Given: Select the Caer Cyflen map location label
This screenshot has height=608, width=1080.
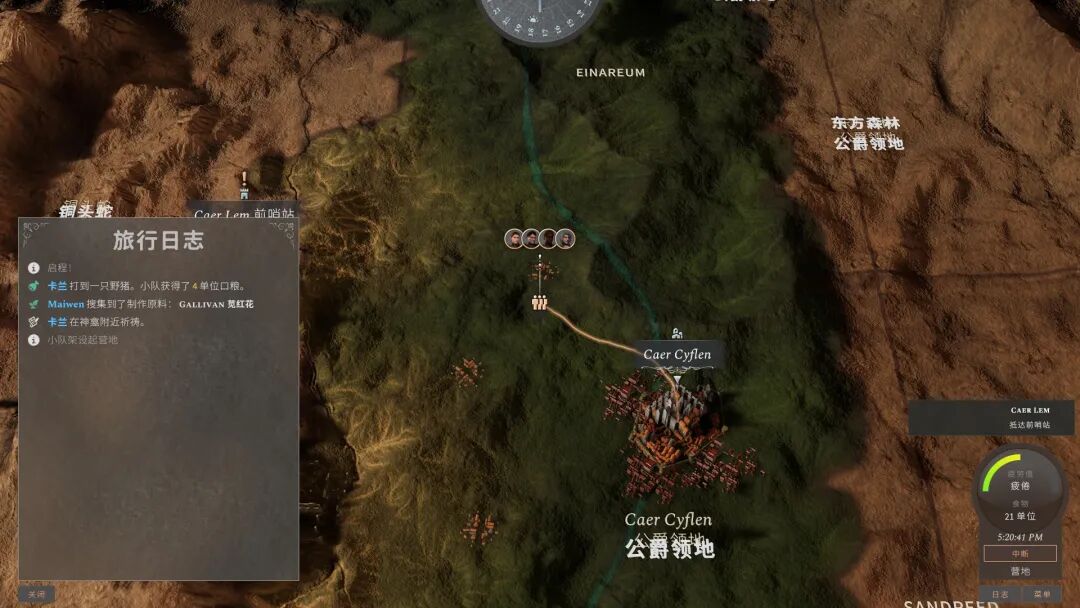Looking at the screenshot, I should point(677,354).
